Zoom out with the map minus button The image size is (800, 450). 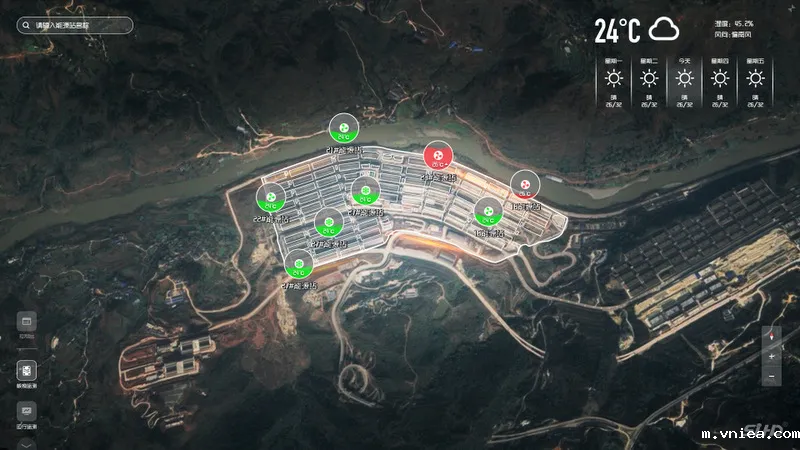[772, 376]
